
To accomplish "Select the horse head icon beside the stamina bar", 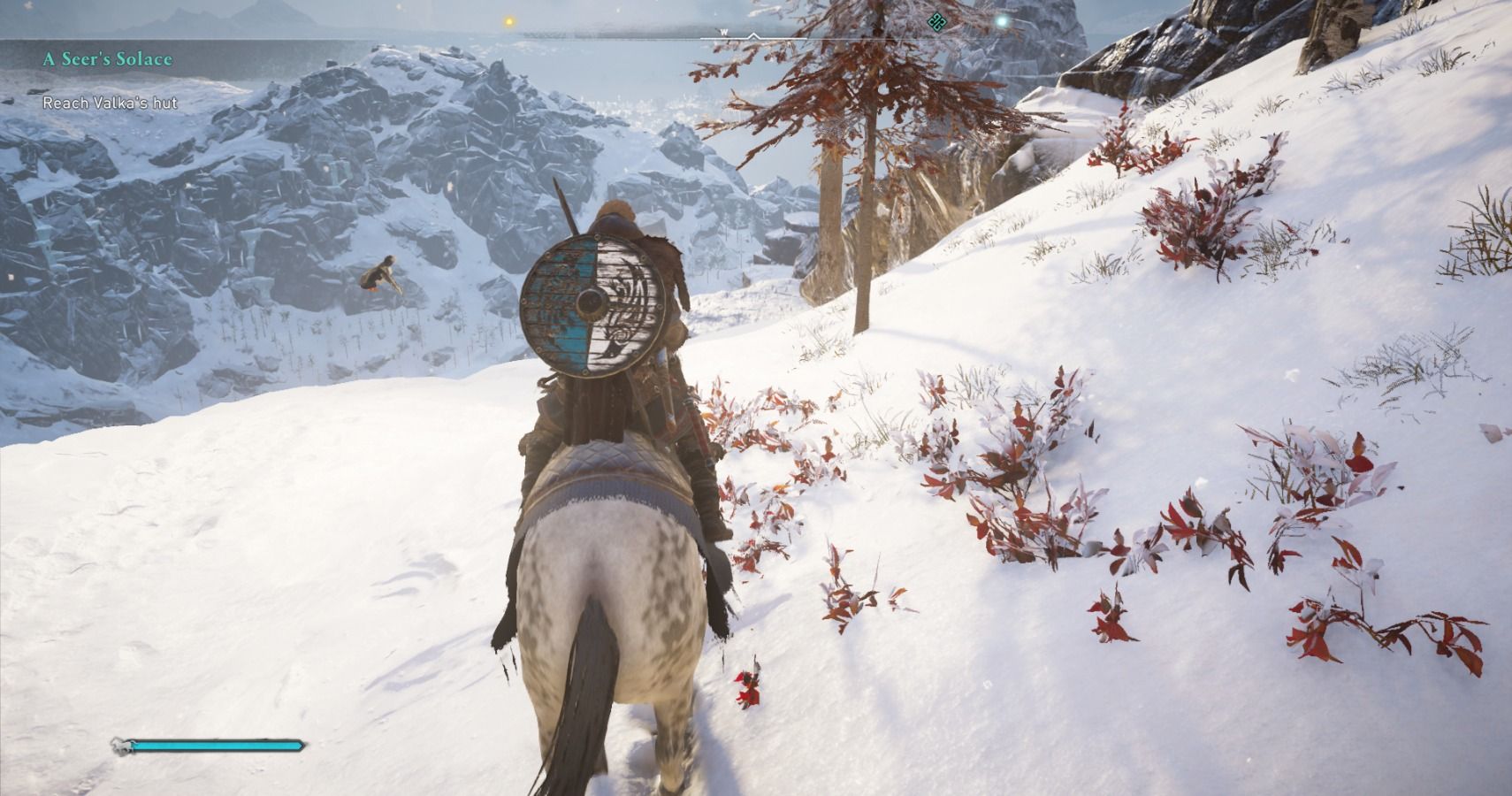I will (118, 747).
